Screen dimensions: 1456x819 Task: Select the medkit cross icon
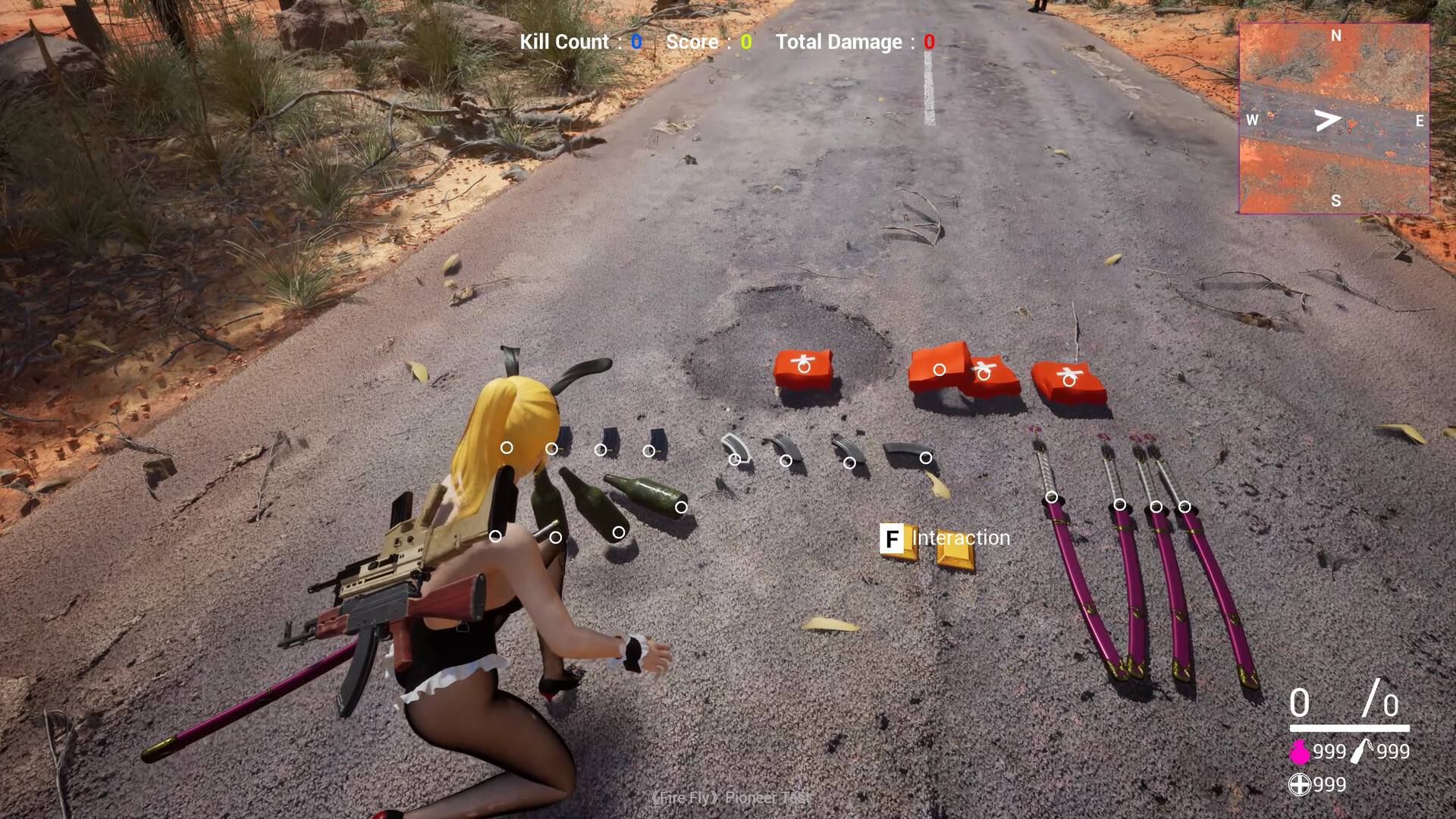(1300, 784)
